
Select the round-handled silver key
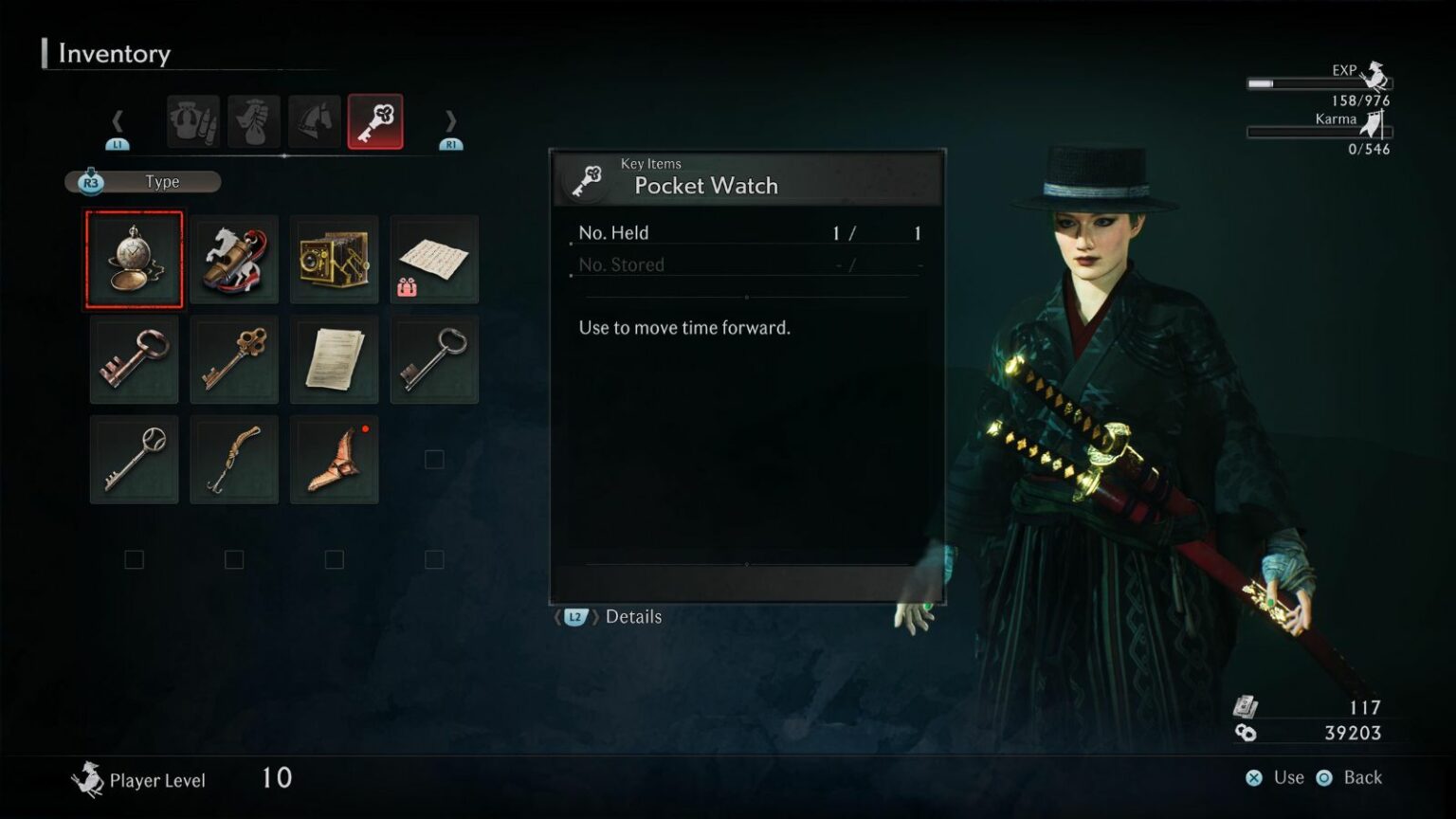click(x=134, y=459)
